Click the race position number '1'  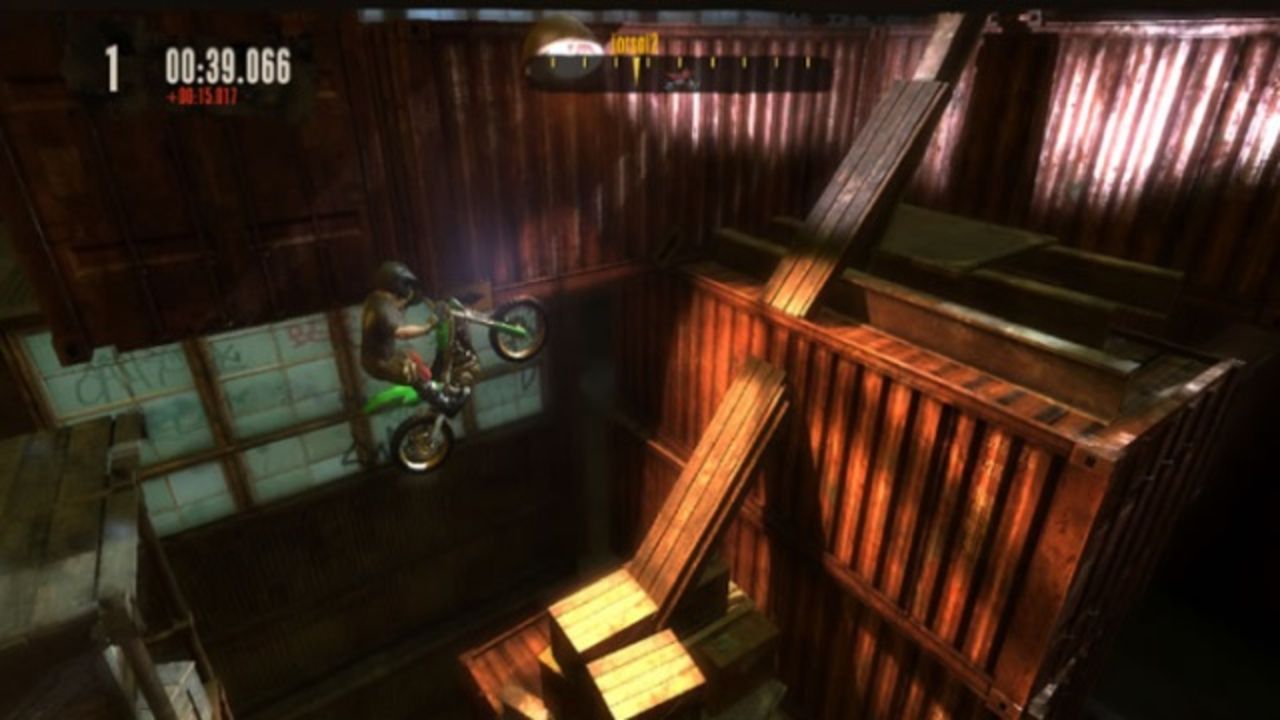[x=113, y=67]
